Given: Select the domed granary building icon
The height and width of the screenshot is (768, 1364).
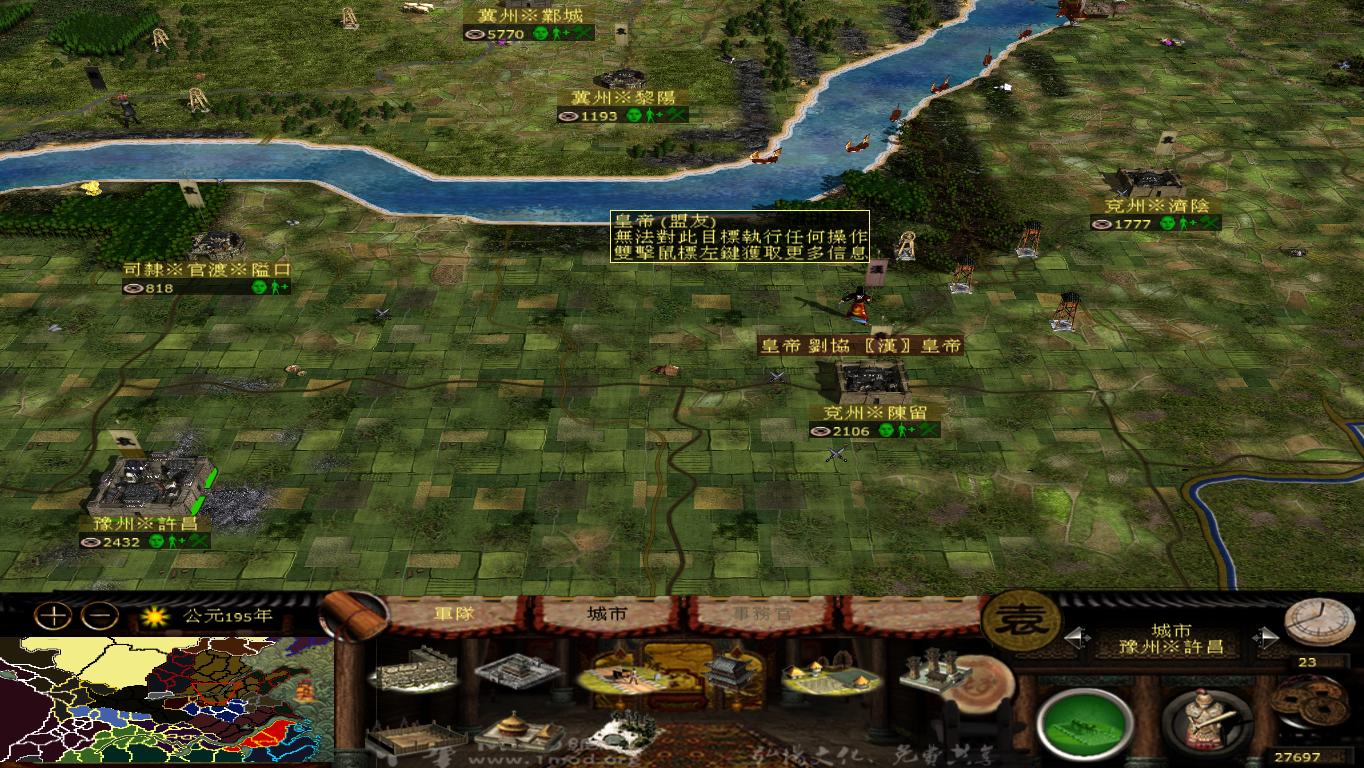Looking at the screenshot, I should 515,731.
